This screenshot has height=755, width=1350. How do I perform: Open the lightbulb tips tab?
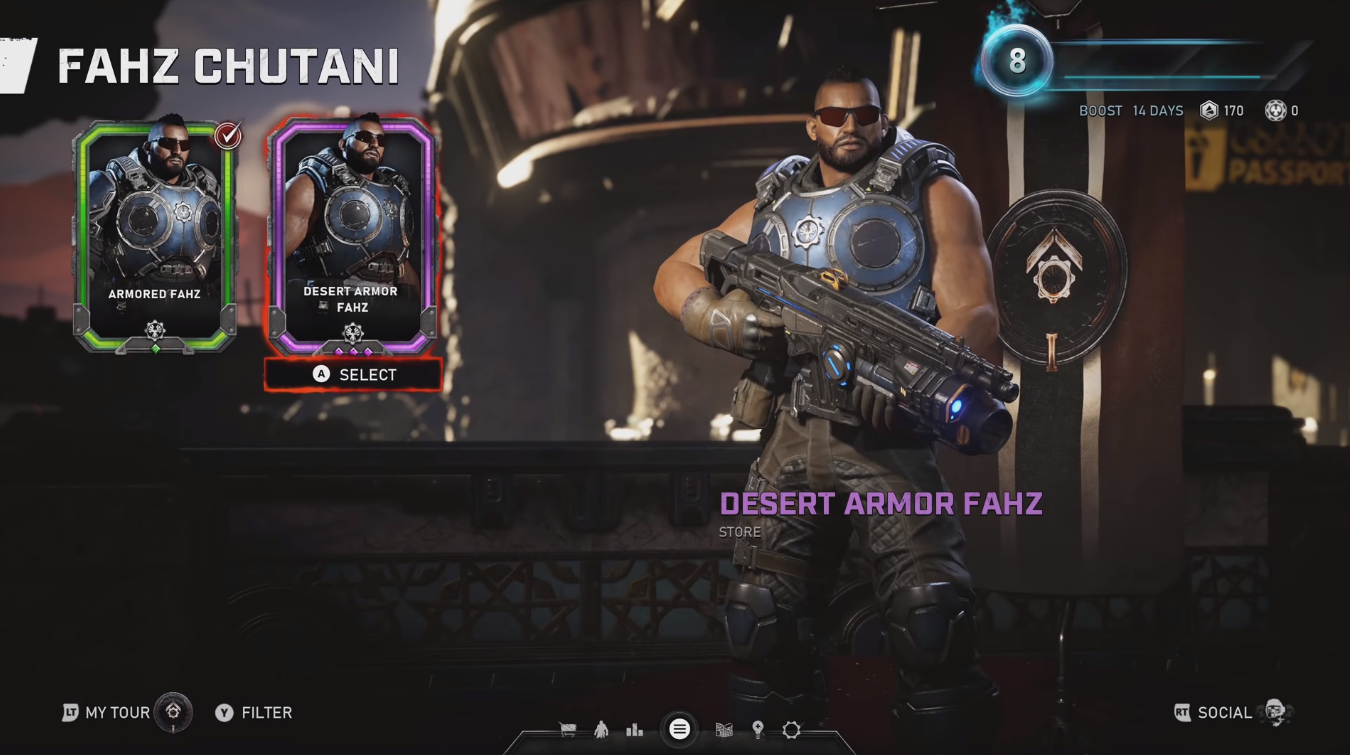pos(758,730)
